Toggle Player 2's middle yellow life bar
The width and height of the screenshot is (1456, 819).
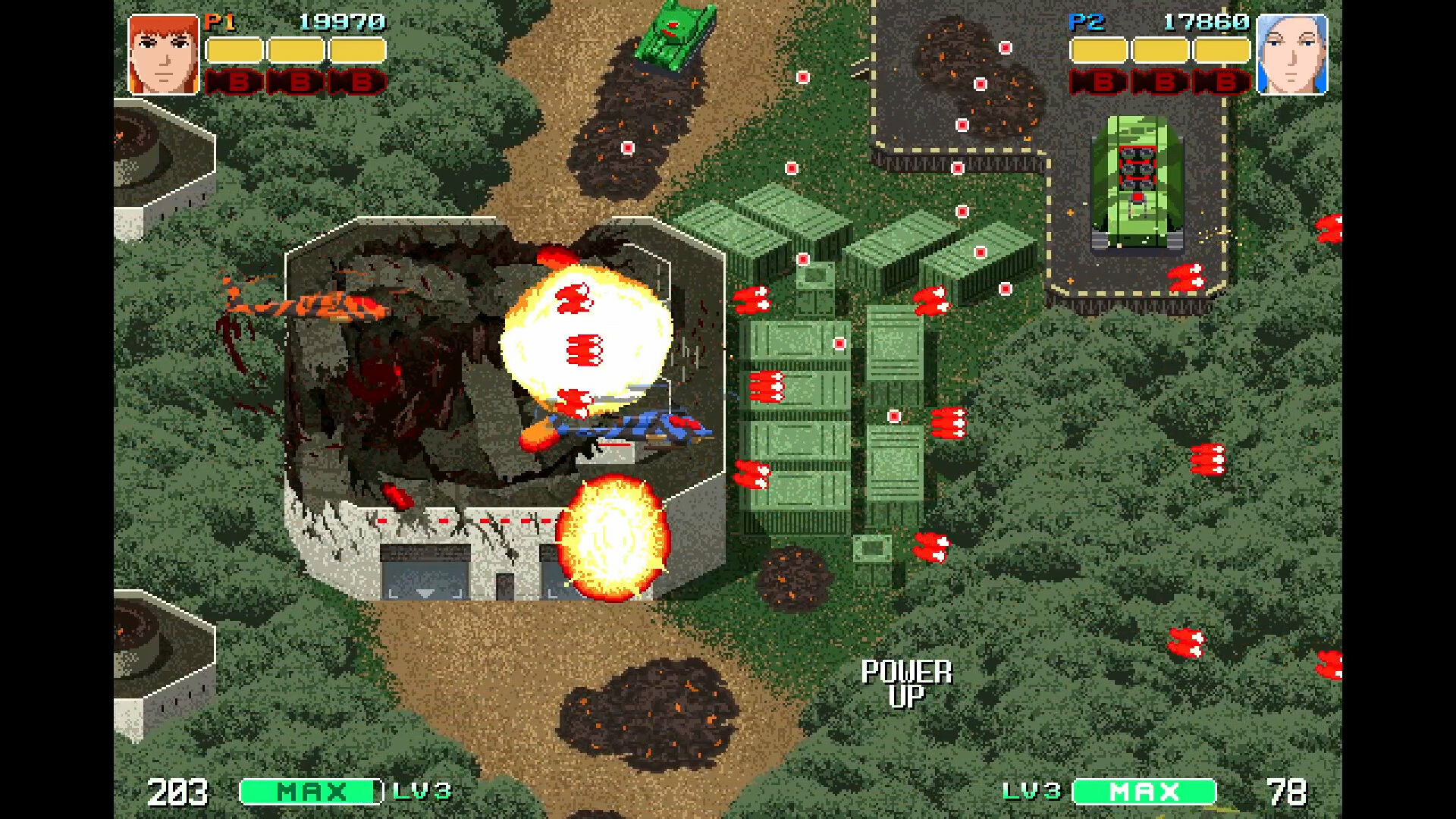click(1159, 51)
